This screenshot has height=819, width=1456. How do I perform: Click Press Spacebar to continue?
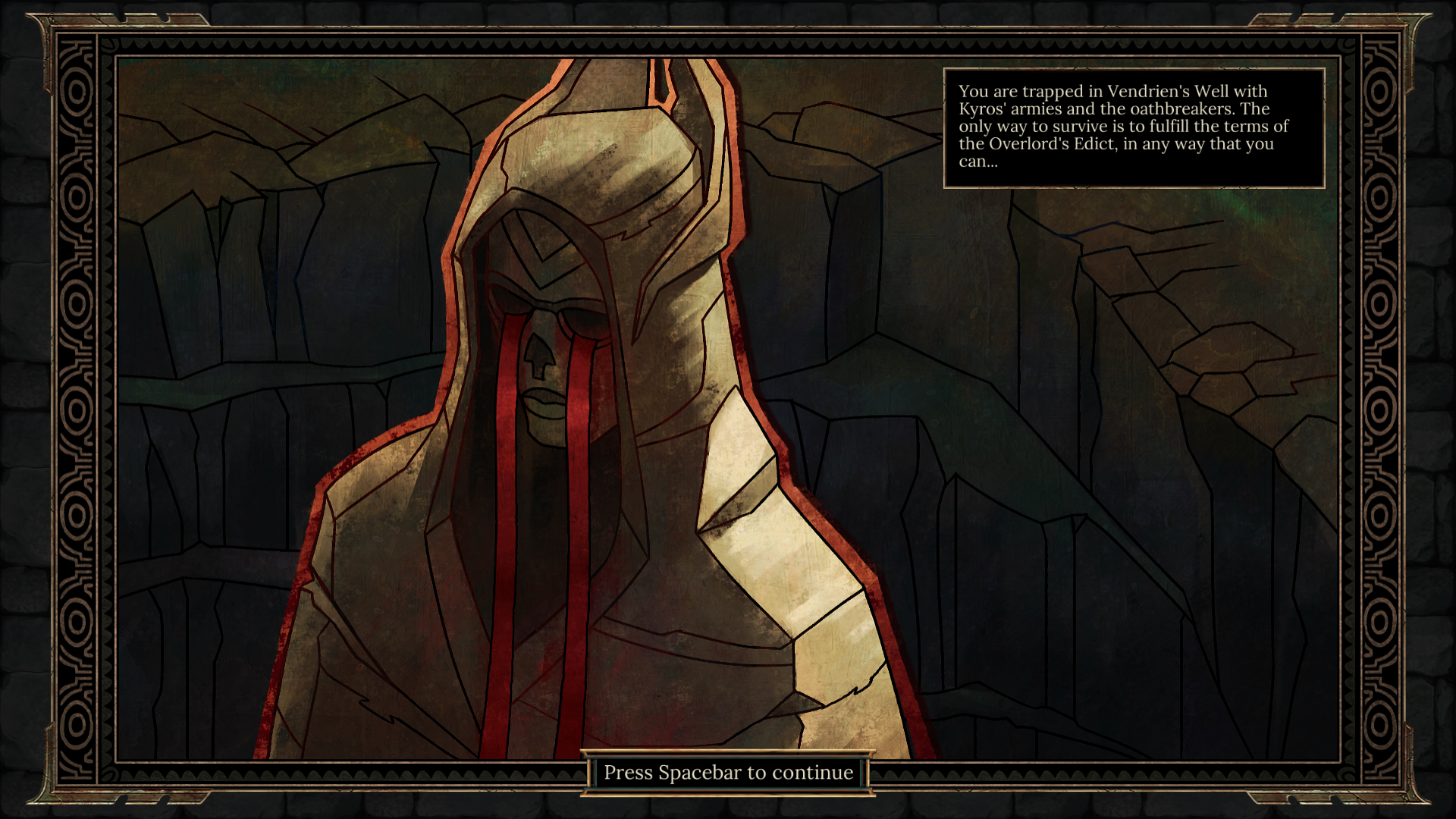tap(728, 772)
